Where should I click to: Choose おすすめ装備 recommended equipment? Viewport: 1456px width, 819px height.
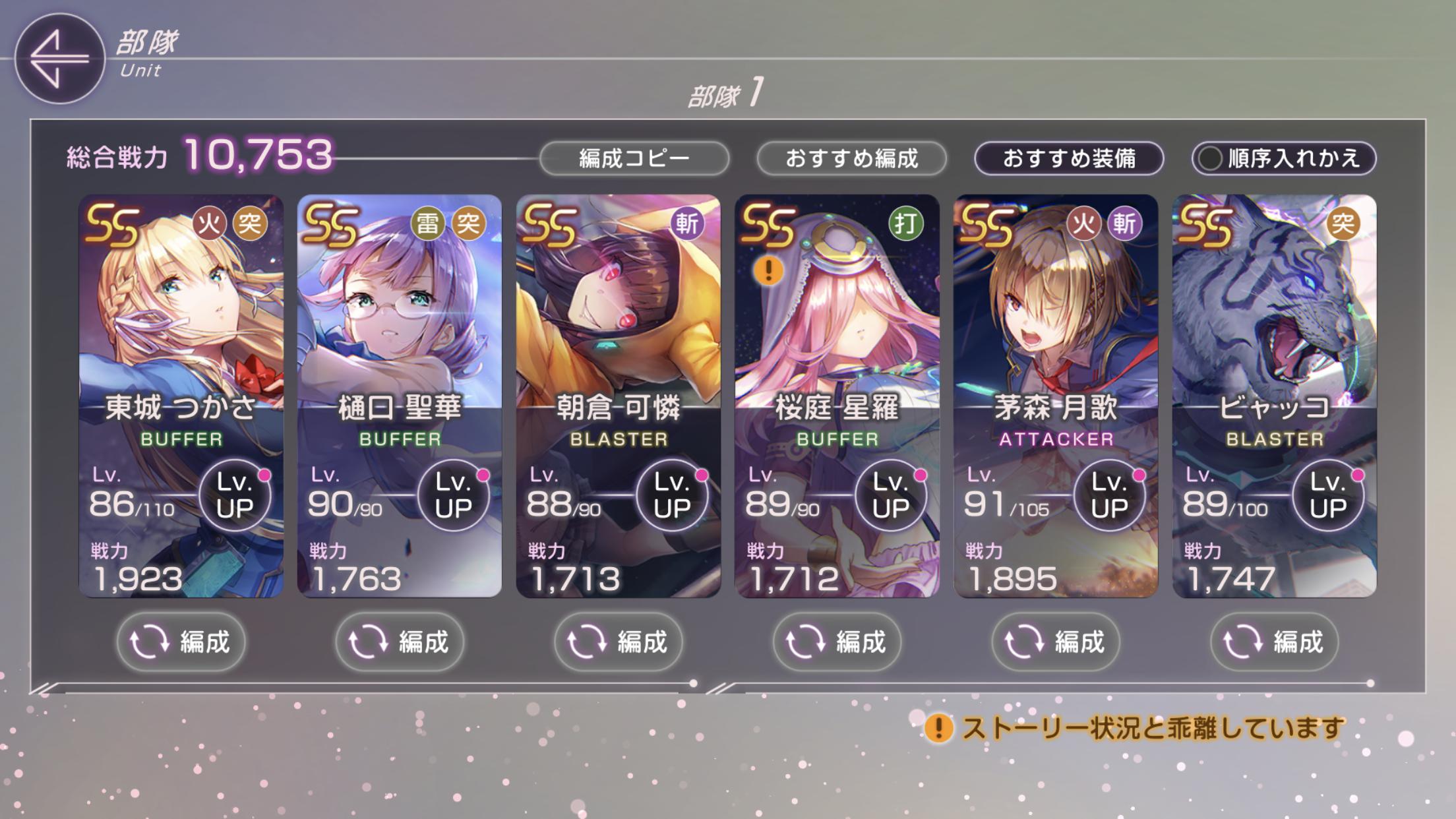tap(1069, 159)
